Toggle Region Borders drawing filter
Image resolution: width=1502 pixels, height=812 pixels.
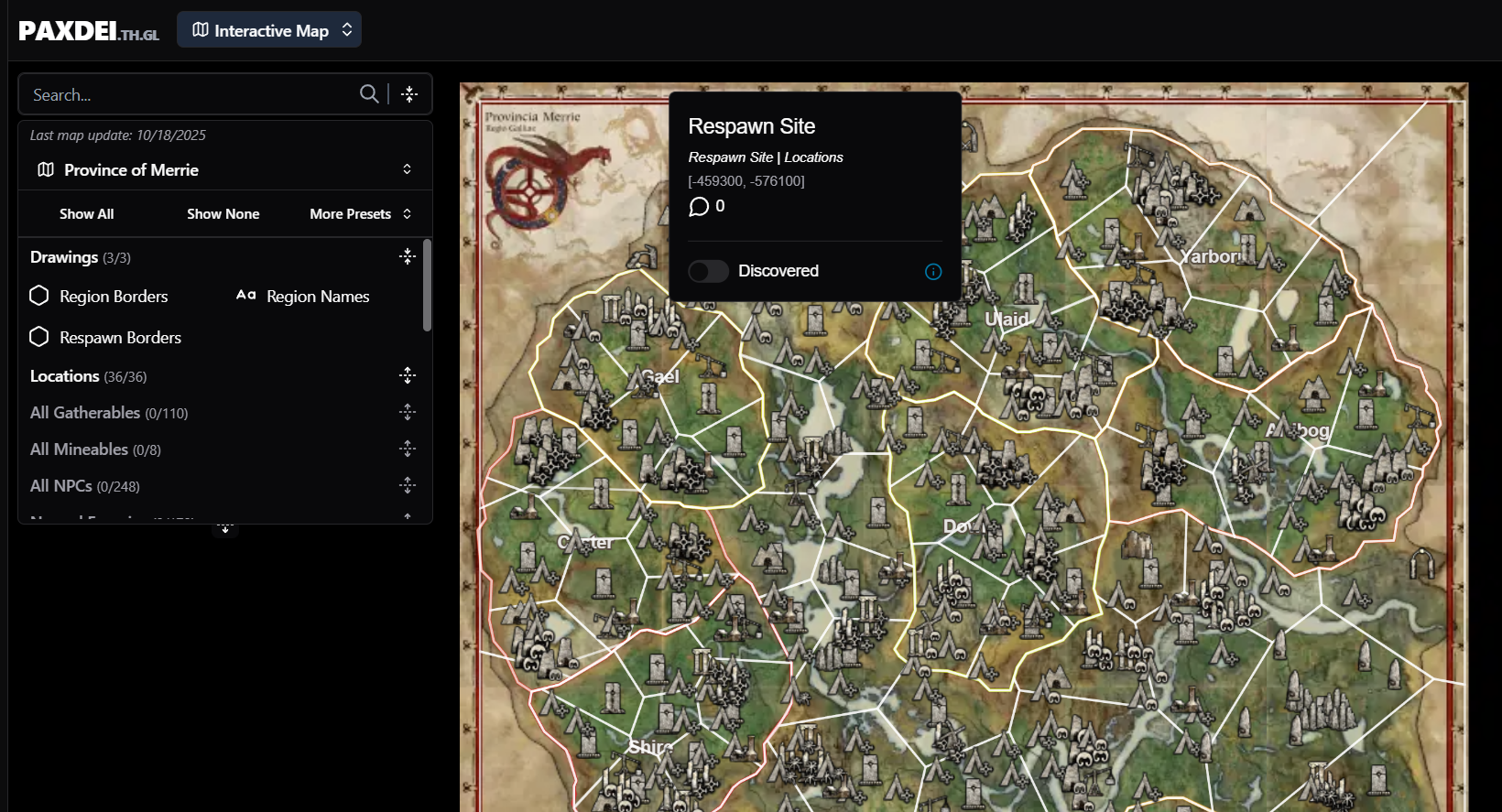(100, 297)
